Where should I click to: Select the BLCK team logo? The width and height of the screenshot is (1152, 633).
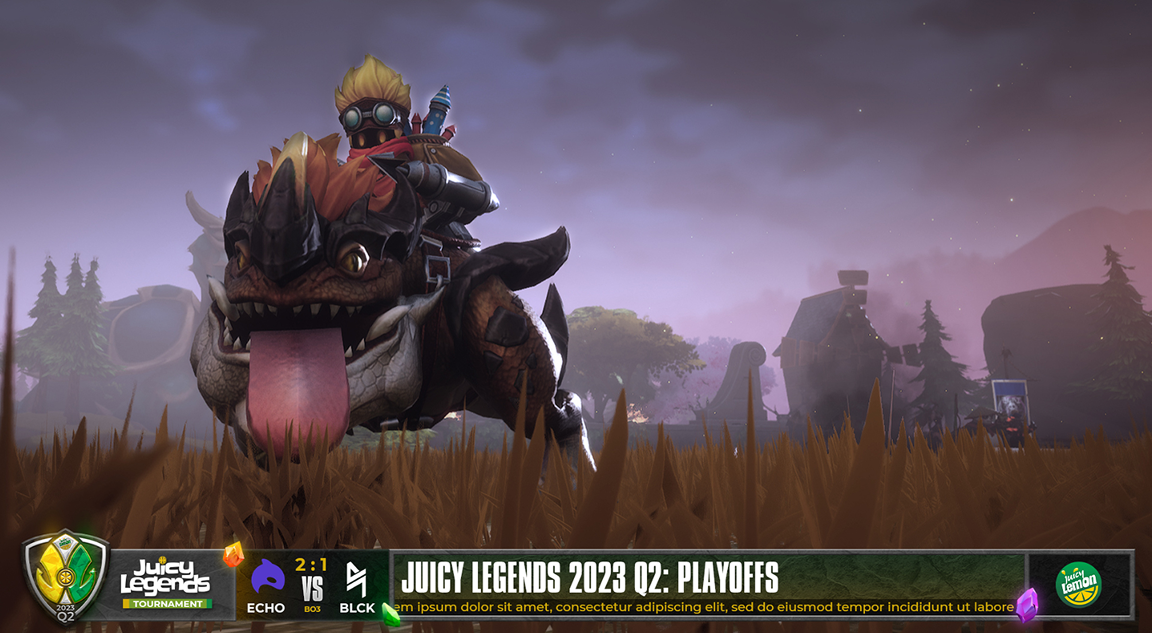coord(357,579)
